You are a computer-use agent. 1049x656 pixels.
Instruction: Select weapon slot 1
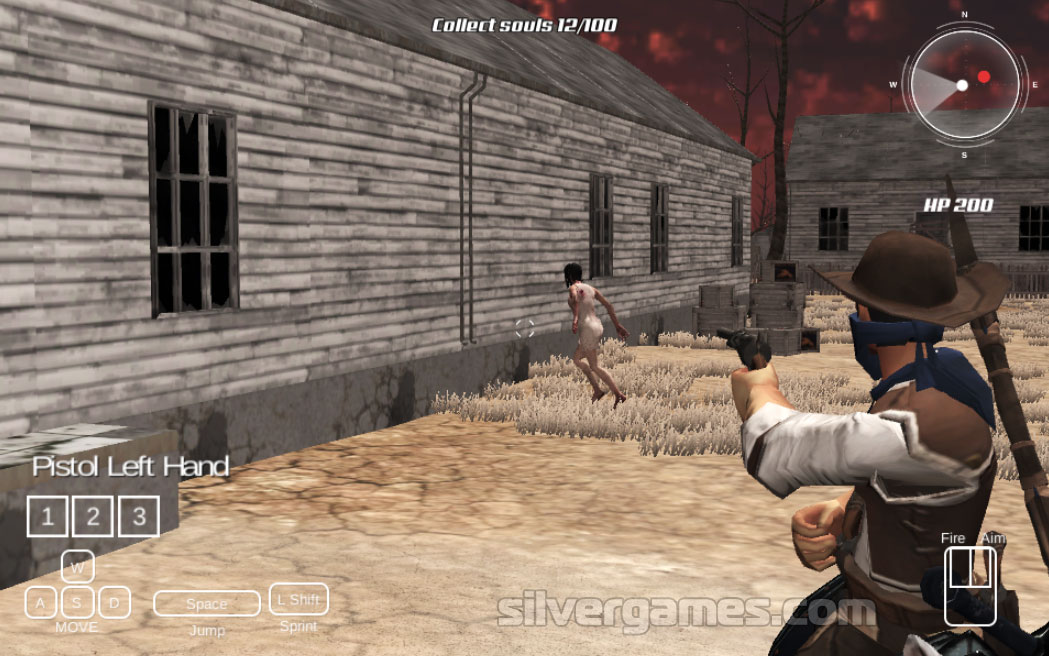[47, 516]
